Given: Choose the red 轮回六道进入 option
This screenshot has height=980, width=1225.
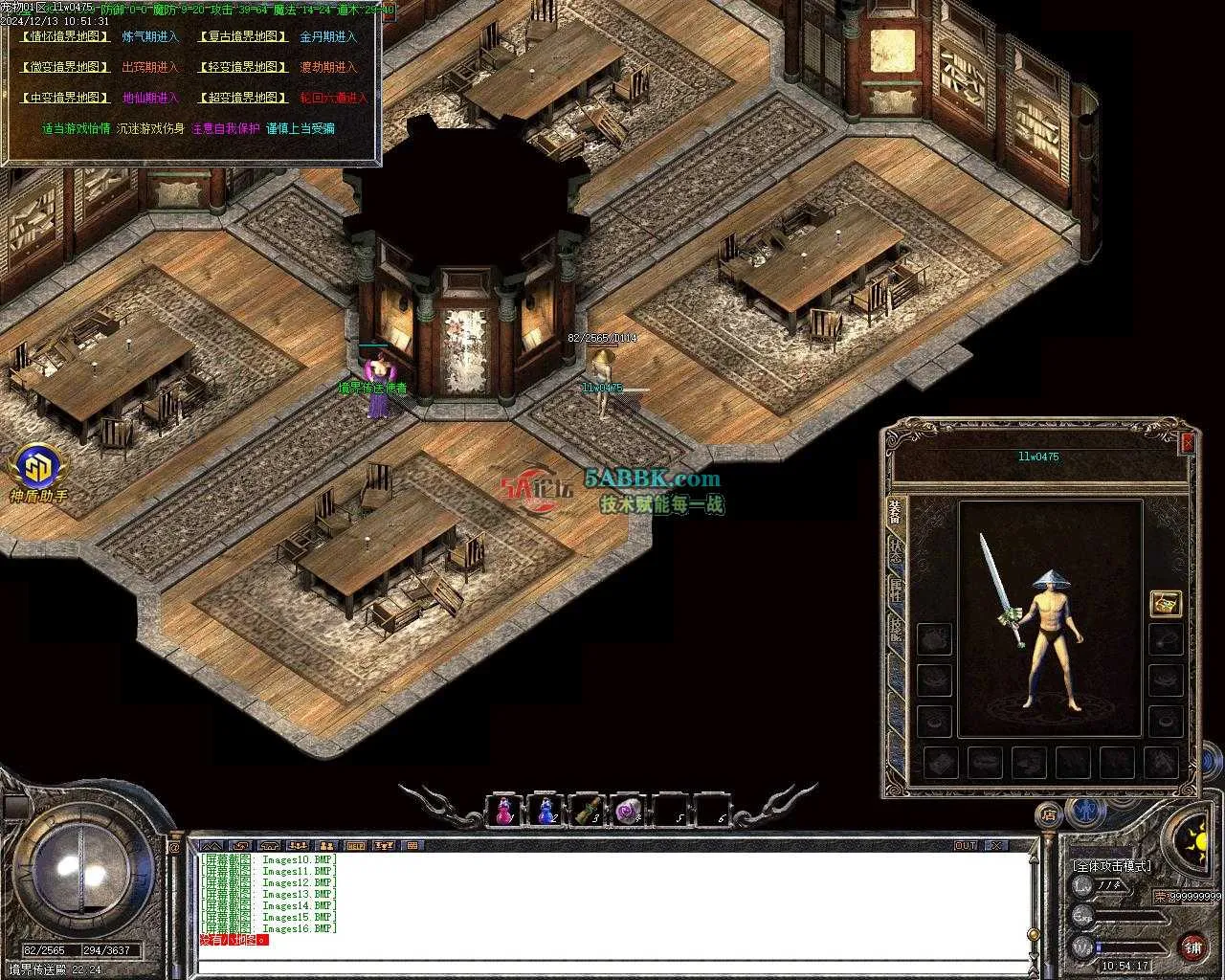Looking at the screenshot, I should click(x=333, y=98).
